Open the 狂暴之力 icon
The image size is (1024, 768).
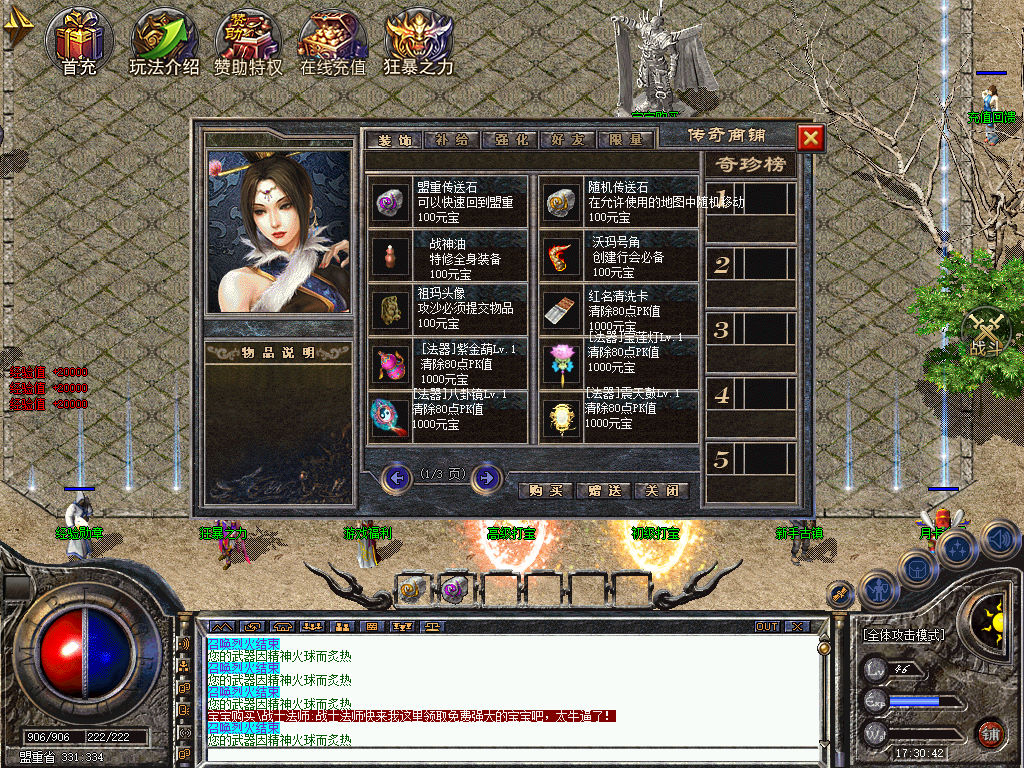point(419,42)
